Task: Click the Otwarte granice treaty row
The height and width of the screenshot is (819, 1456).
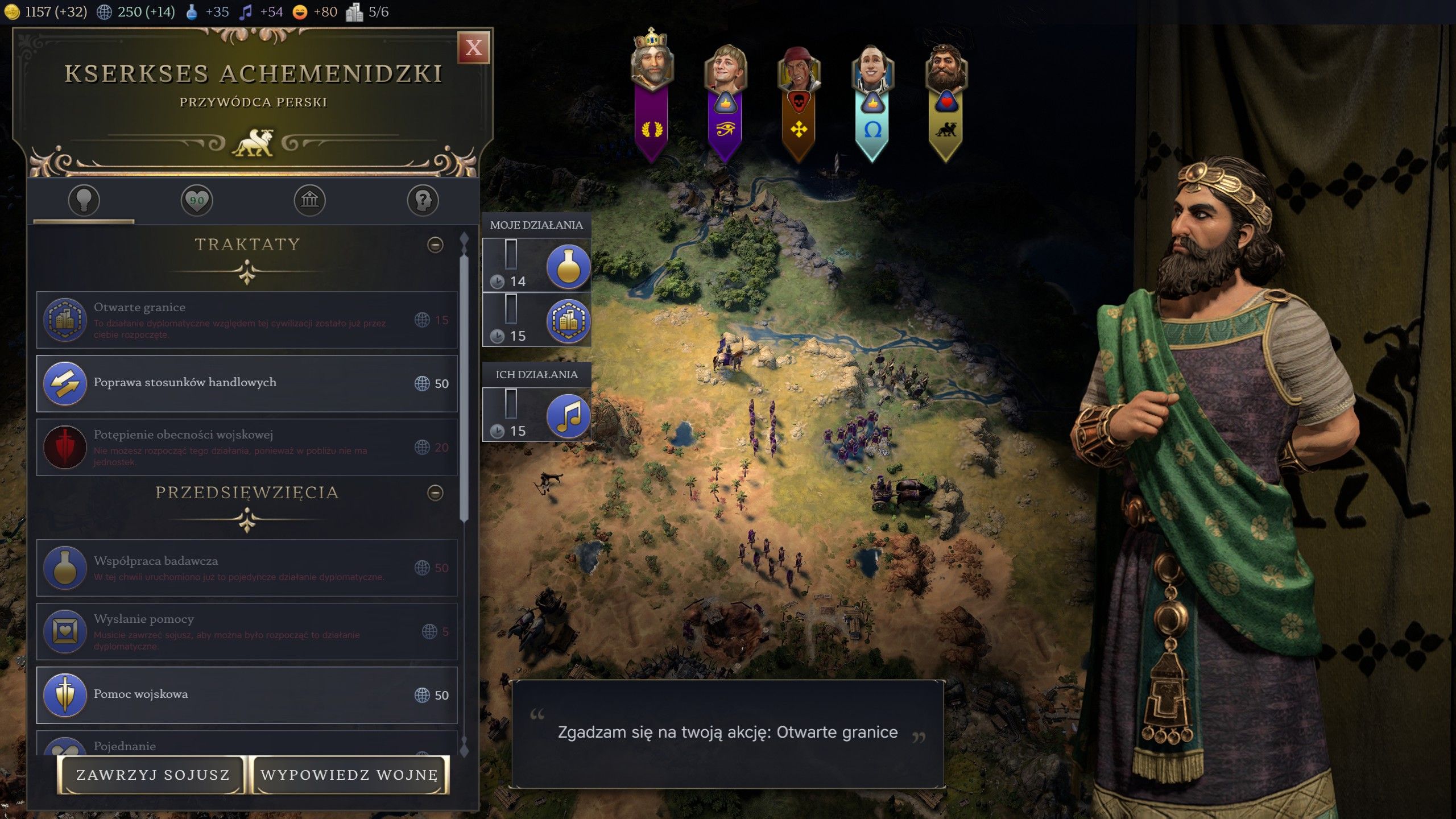Action: click(x=247, y=320)
